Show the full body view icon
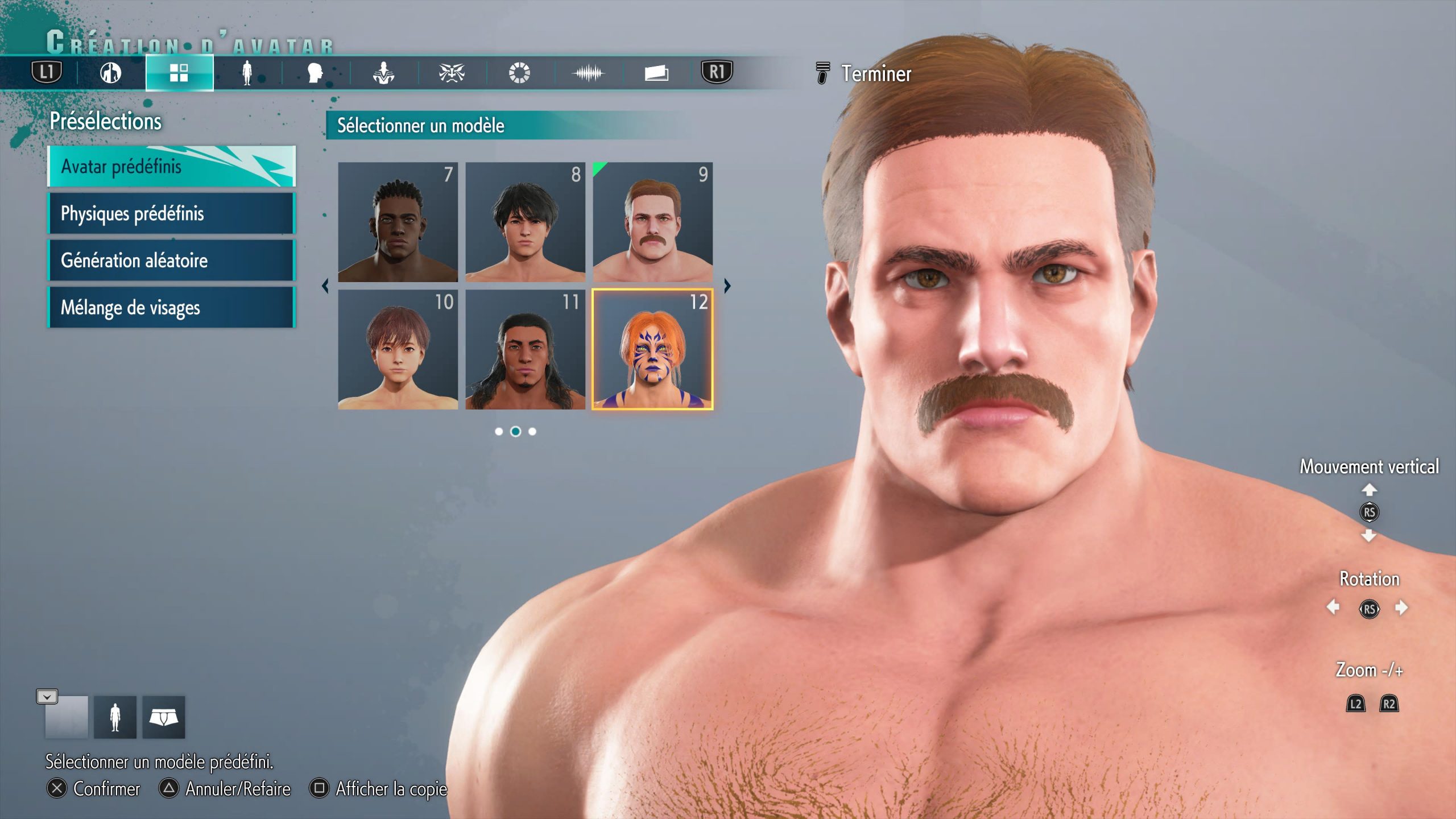Image resolution: width=1456 pixels, height=819 pixels. pyautogui.click(x=115, y=717)
